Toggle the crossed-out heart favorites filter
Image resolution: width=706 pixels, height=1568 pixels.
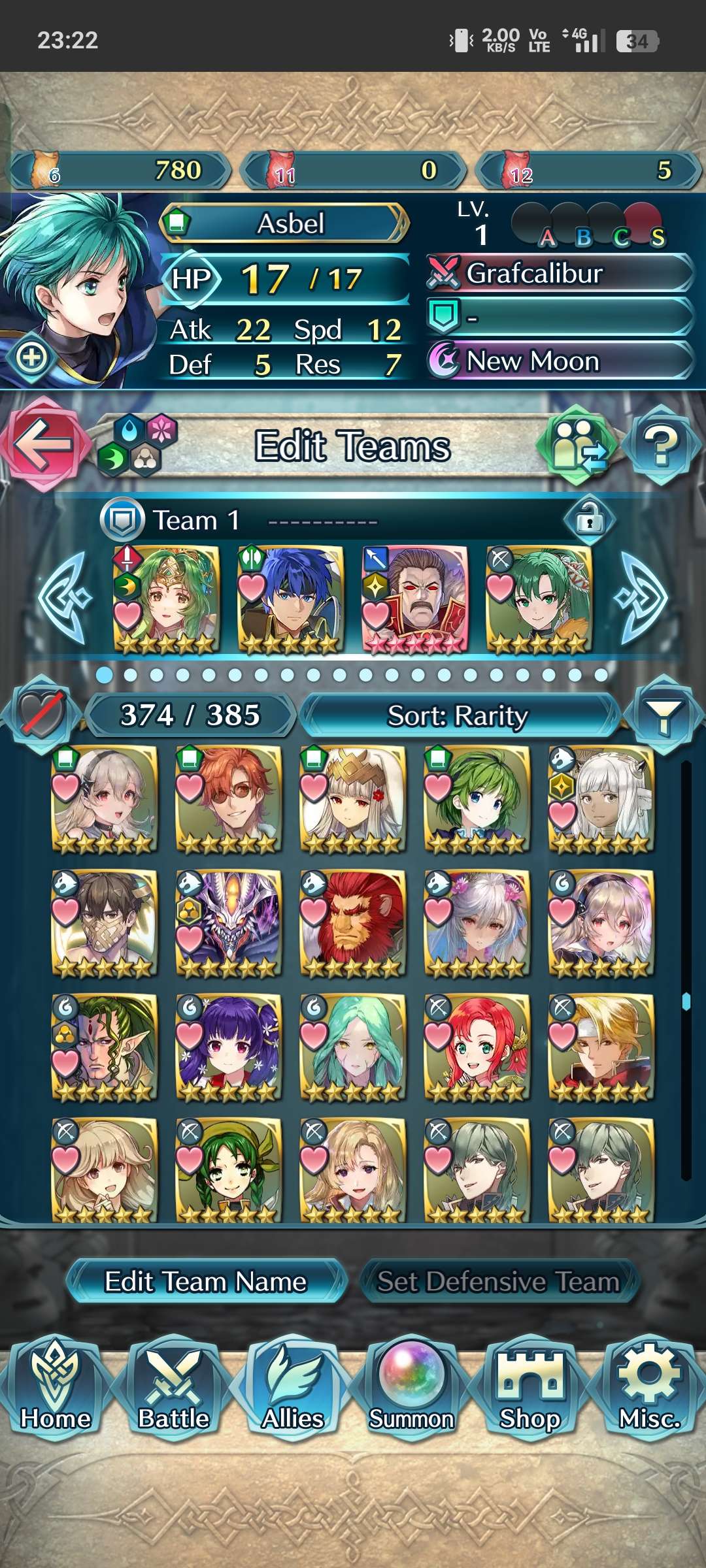(x=42, y=715)
